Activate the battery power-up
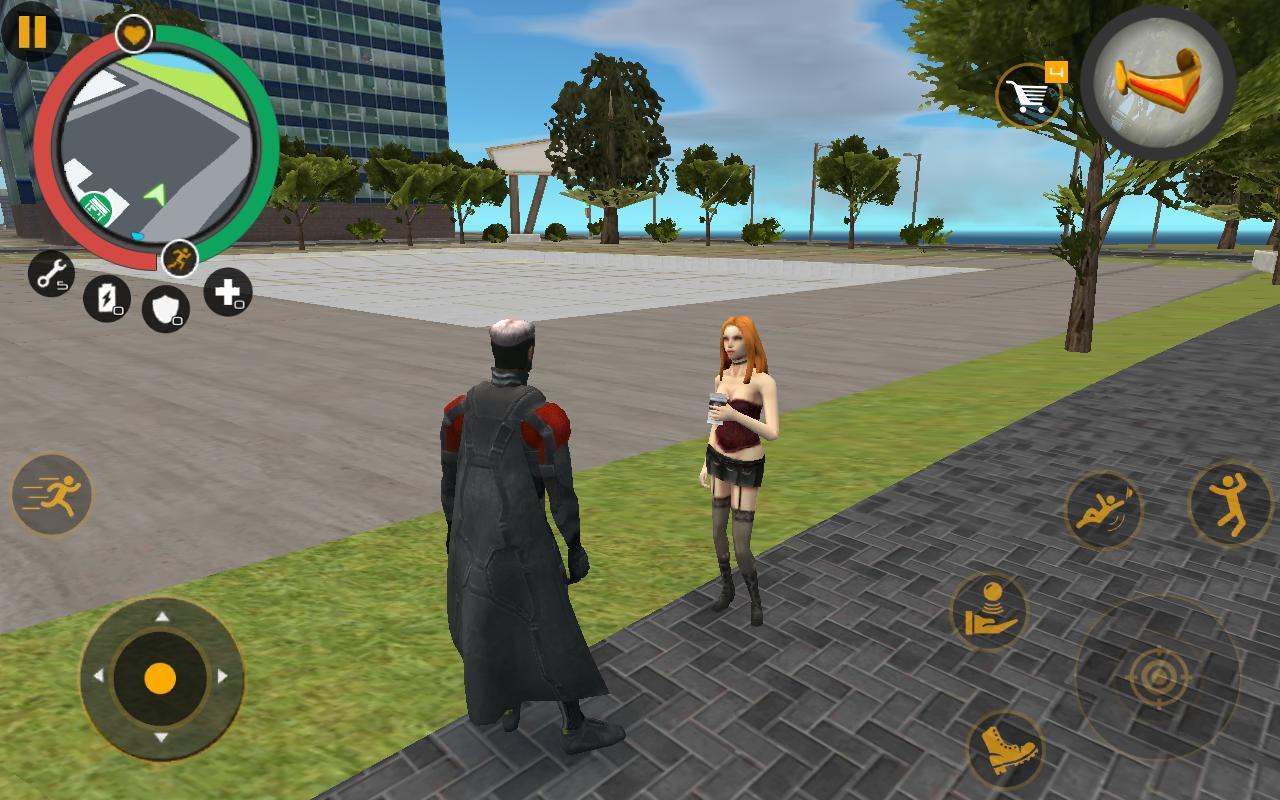Image resolution: width=1280 pixels, height=800 pixels. tap(110, 297)
